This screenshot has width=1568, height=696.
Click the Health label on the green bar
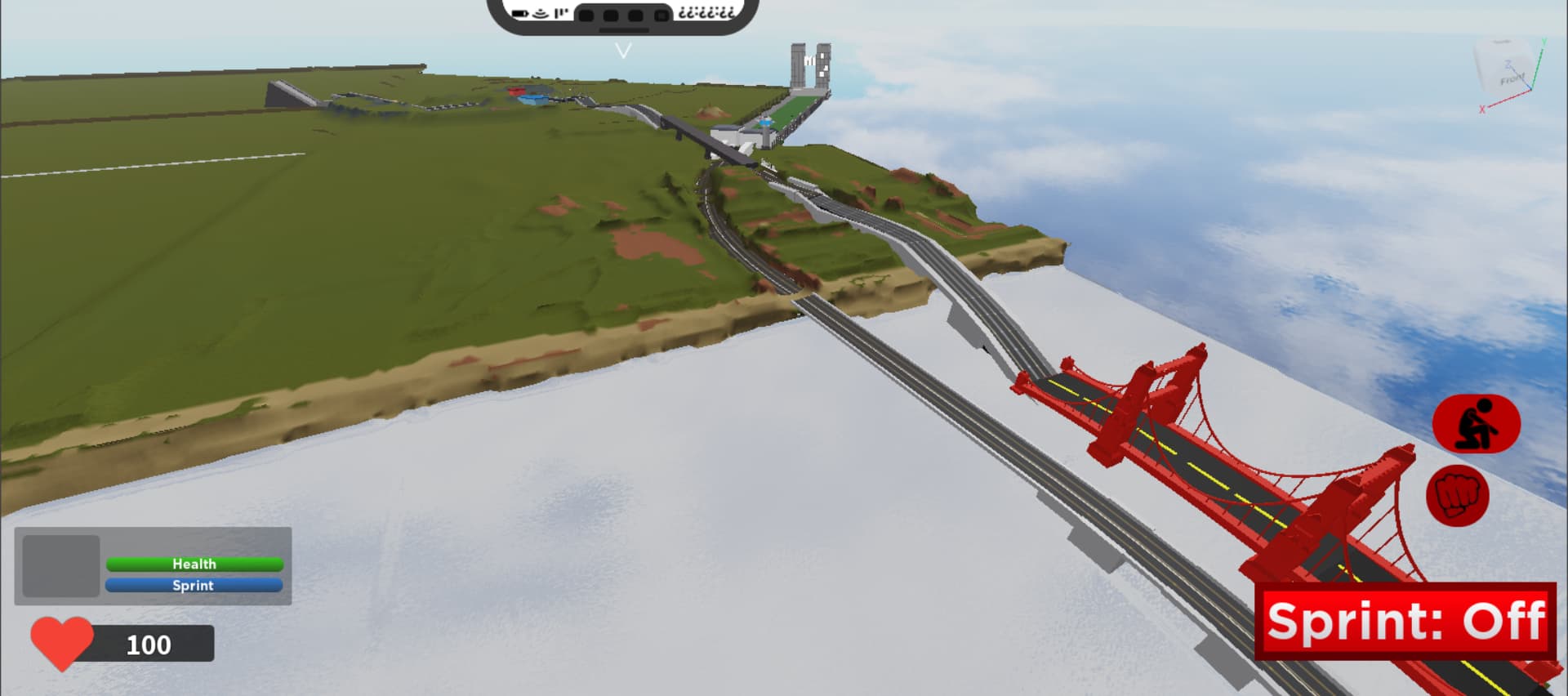[x=193, y=564]
